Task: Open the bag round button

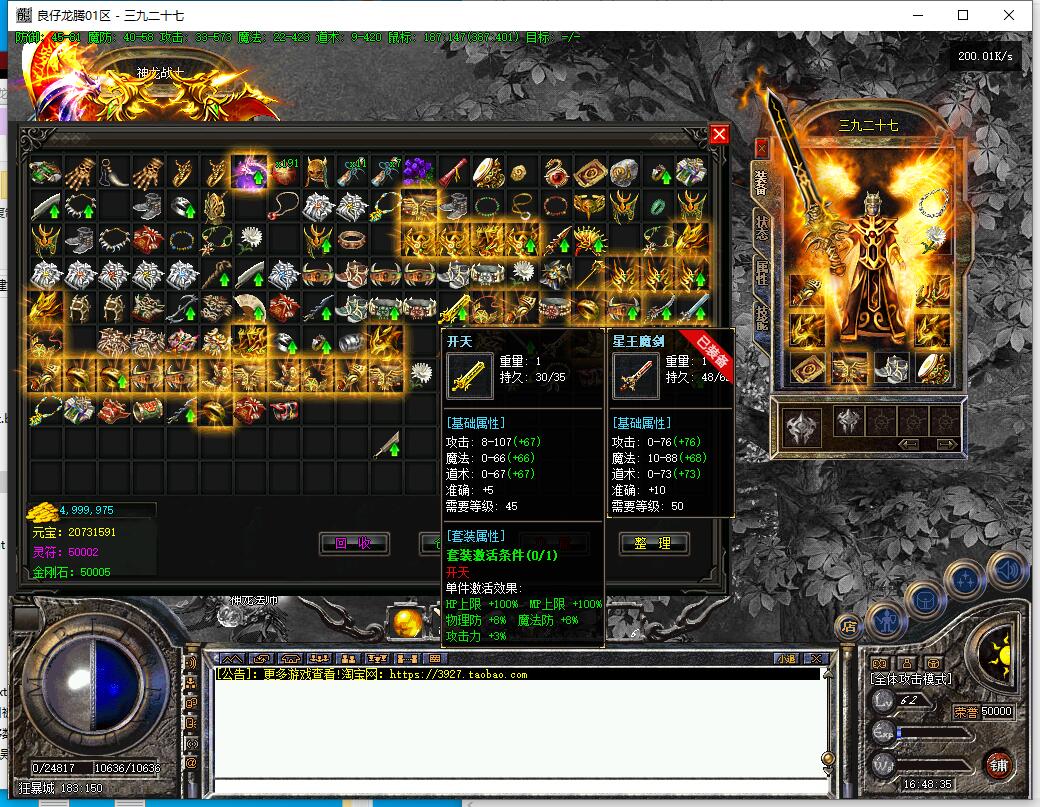Action: click(x=927, y=599)
